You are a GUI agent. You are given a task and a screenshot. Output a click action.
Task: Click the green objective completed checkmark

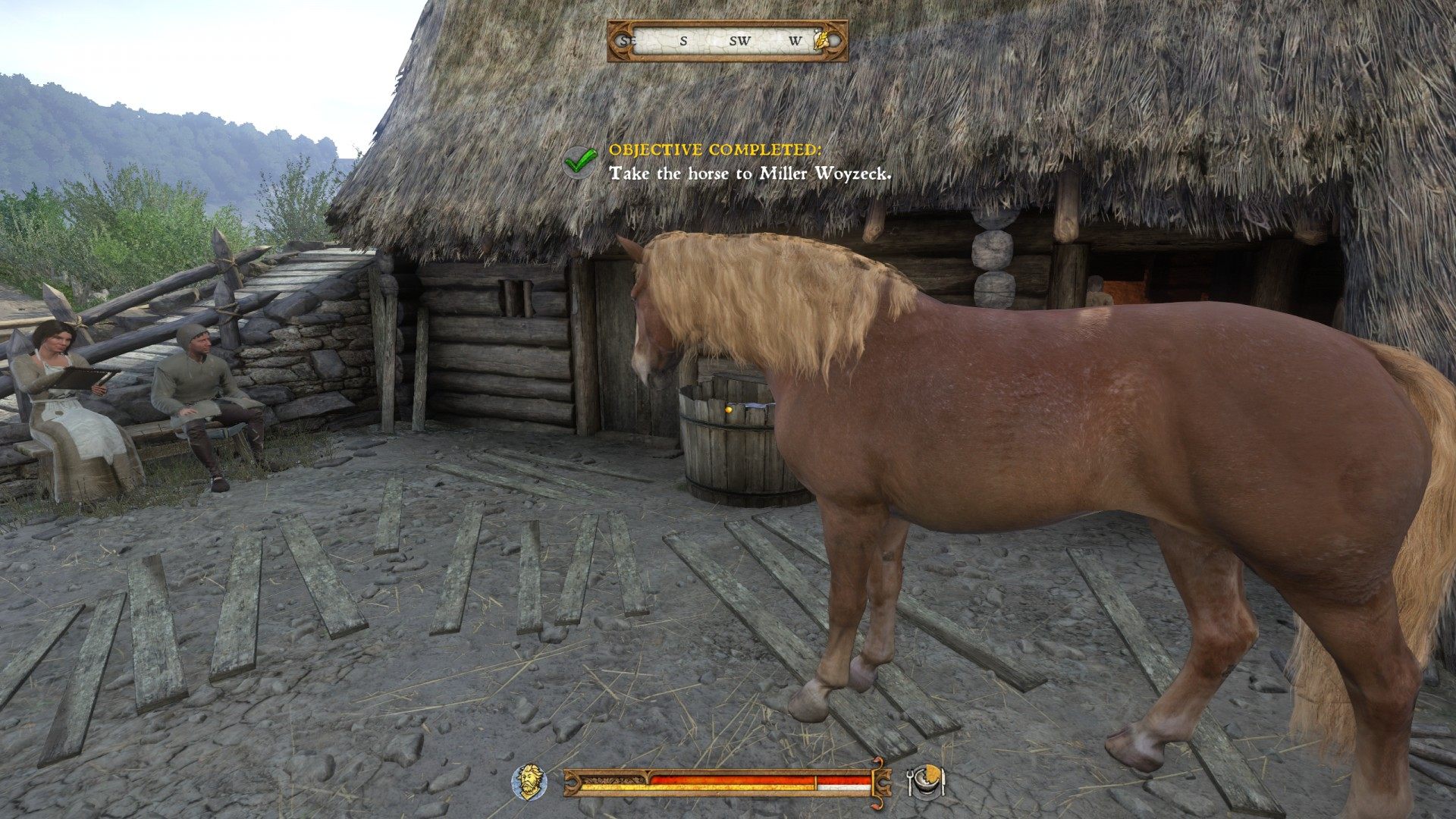pos(581,159)
